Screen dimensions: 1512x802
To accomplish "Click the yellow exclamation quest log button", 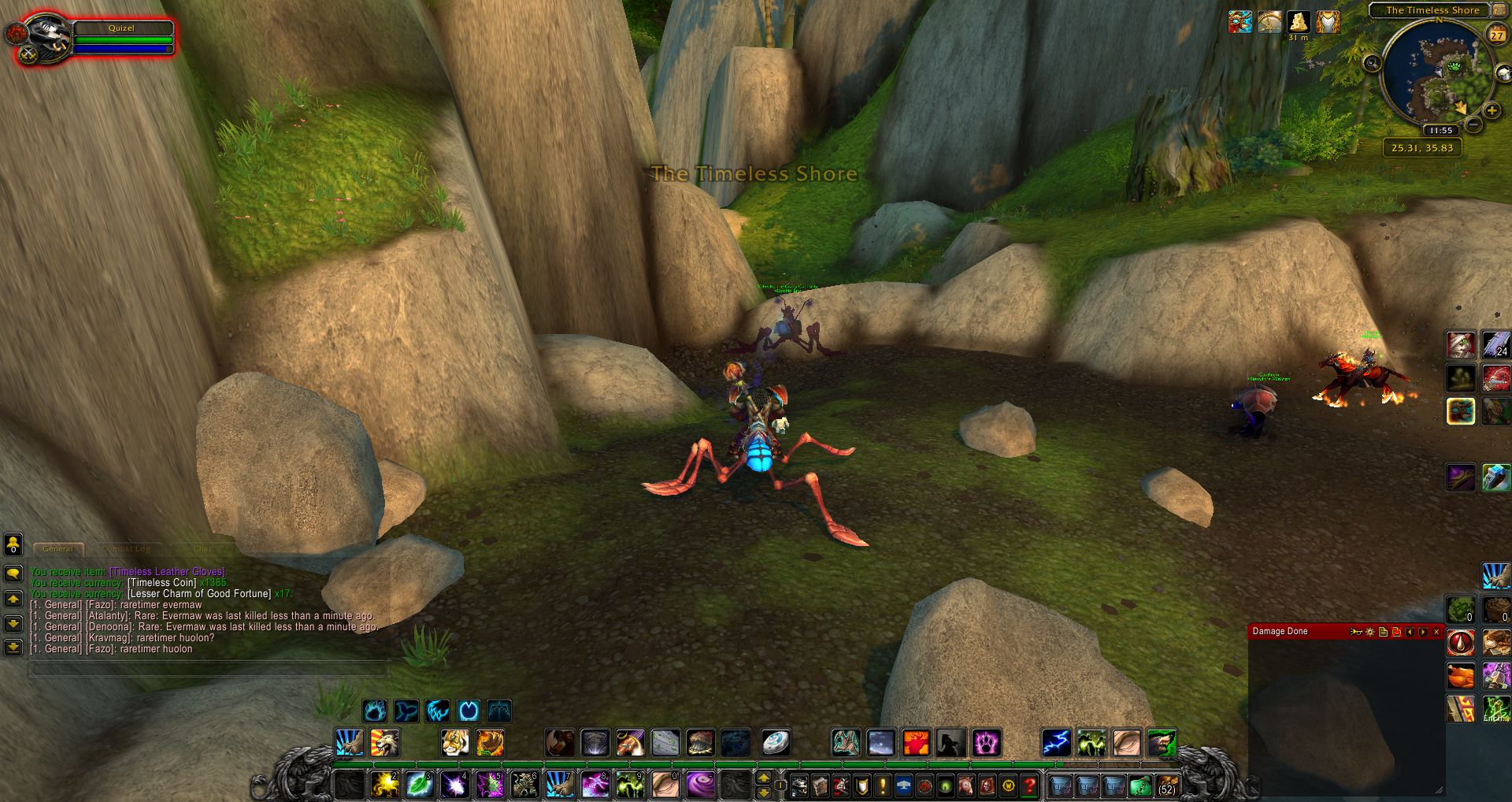I will tap(883, 785).
